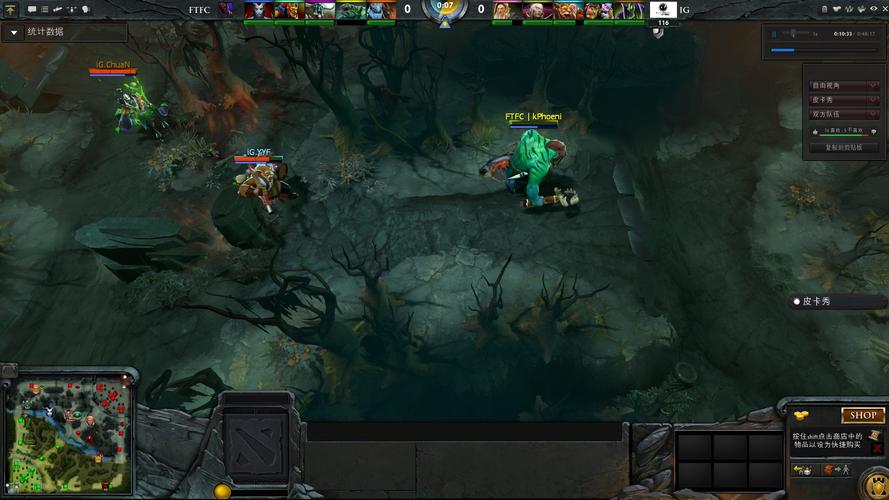
Task: Click the SHOP button
Action: (862, 415)
